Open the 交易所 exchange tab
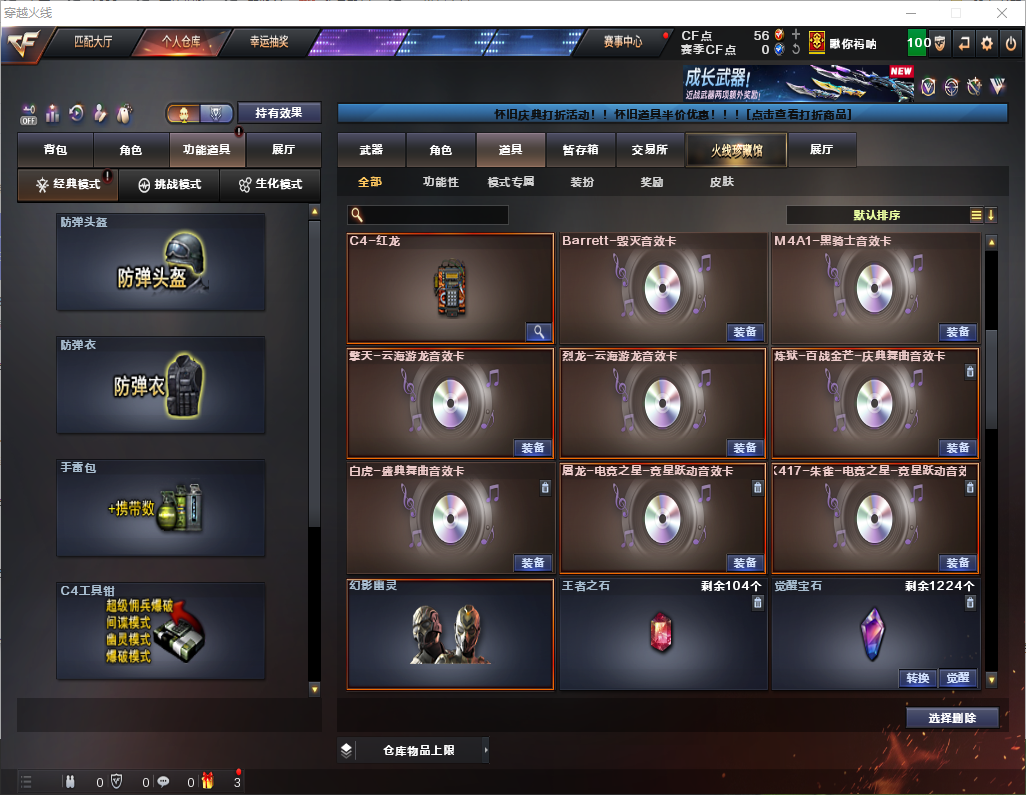The image size is (1026, 795). [x=649, y=150]
